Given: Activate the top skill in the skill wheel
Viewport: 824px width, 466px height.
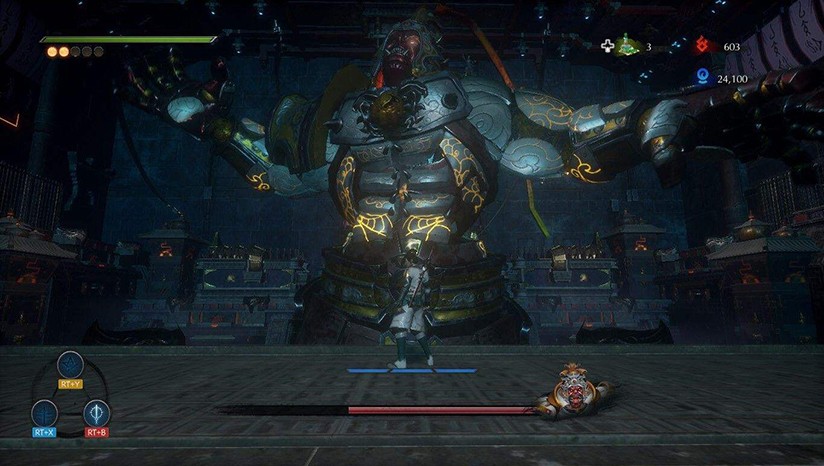Looking at the screenshot, I should point(70,364).
